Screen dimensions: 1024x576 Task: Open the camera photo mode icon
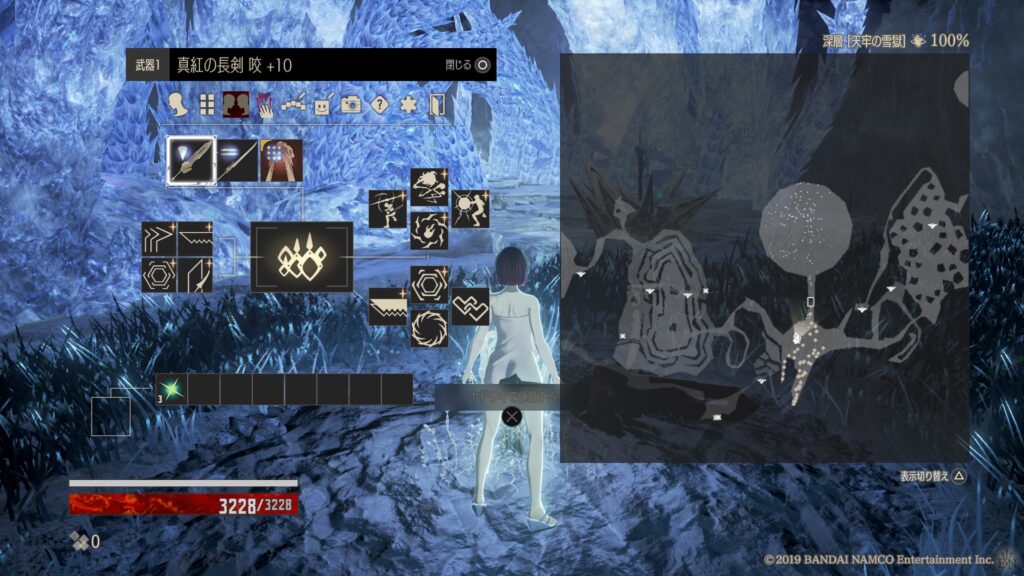pos(350,104)
